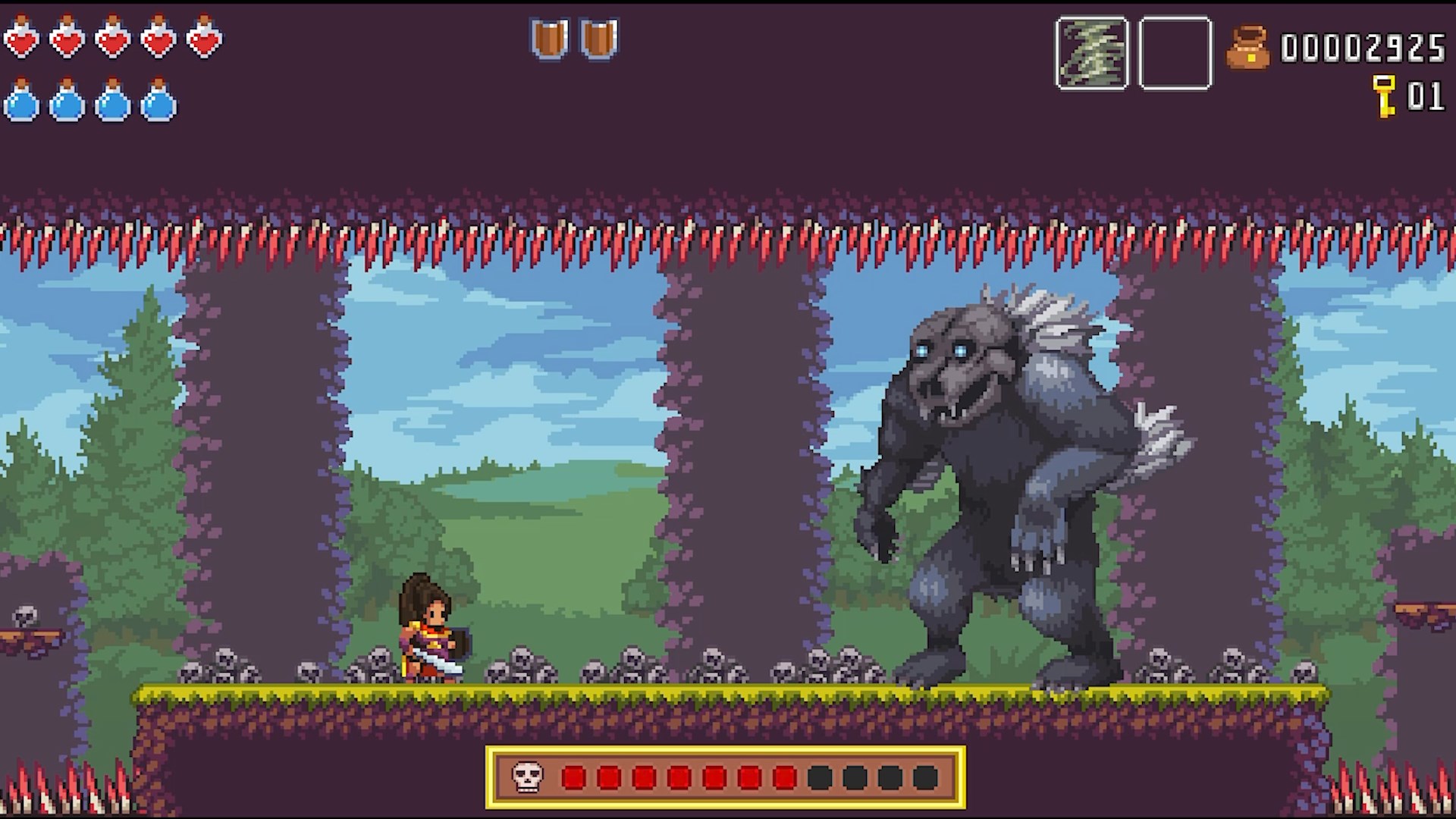The image size is (1456, 819).
Task: Toggle the right shield icon at top center
Action: pyautogui.click(x=596, y=38)
